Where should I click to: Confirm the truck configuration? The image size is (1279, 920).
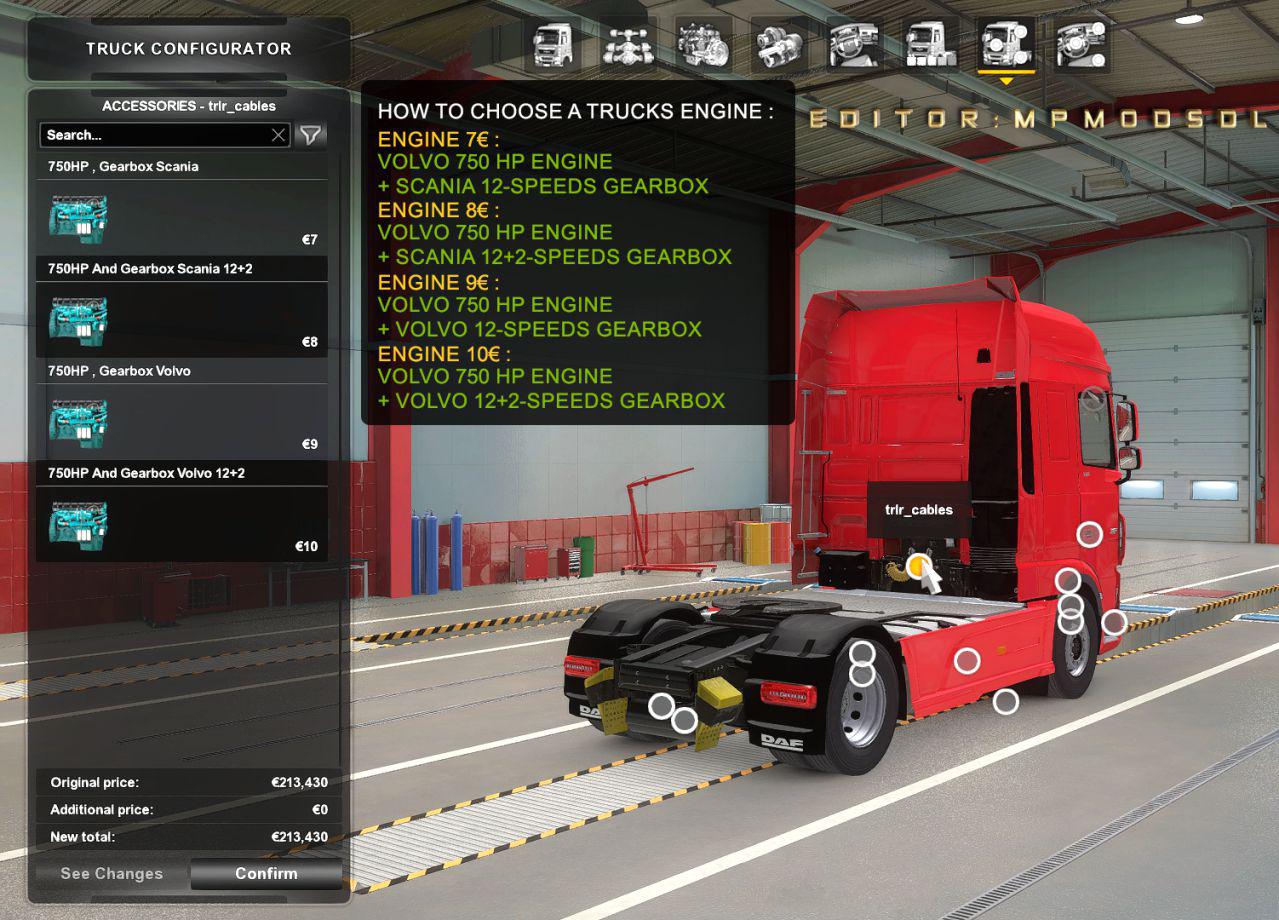click(x=266, y=873)
